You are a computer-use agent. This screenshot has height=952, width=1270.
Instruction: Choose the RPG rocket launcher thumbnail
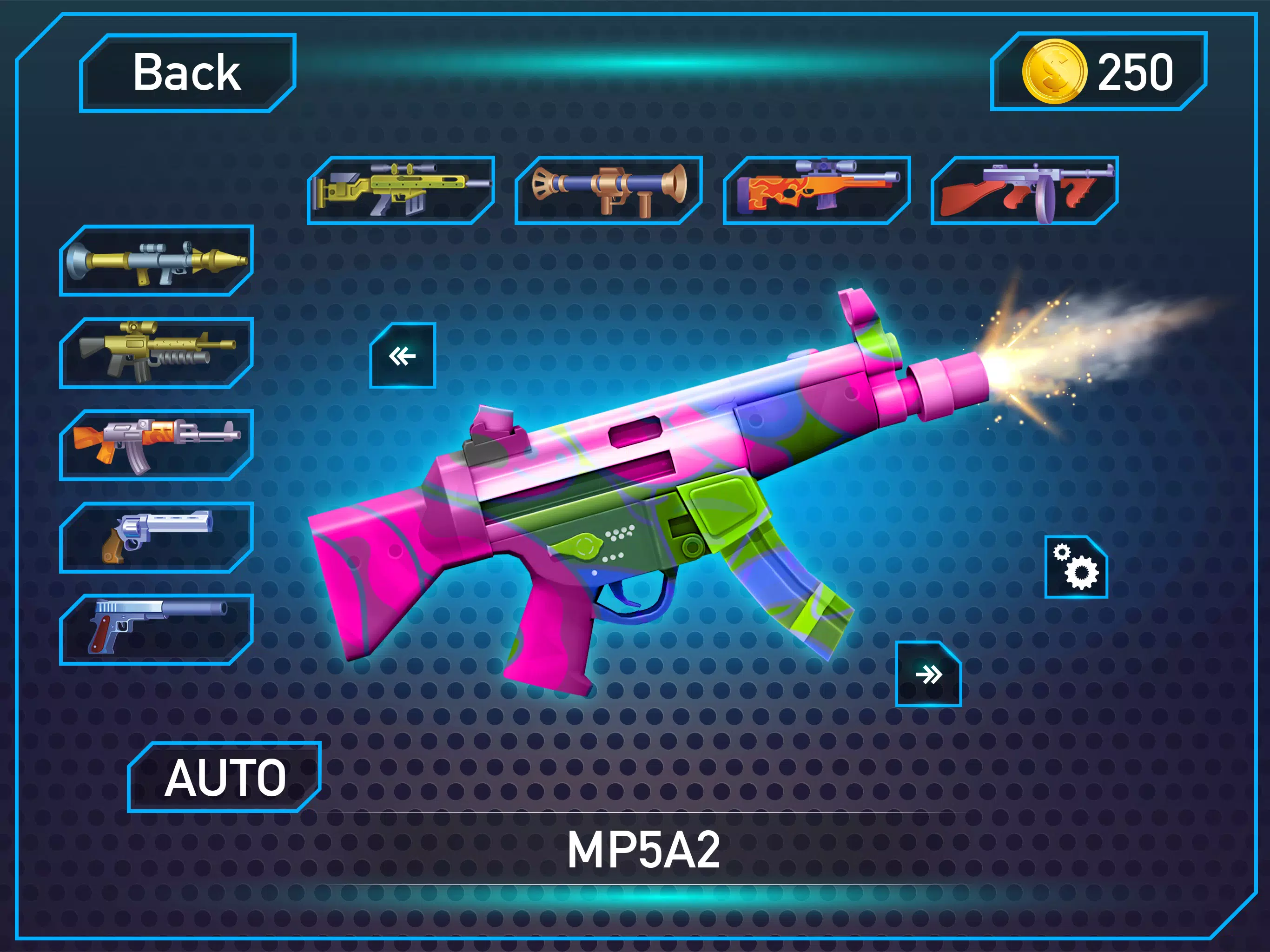pos(156,261)
